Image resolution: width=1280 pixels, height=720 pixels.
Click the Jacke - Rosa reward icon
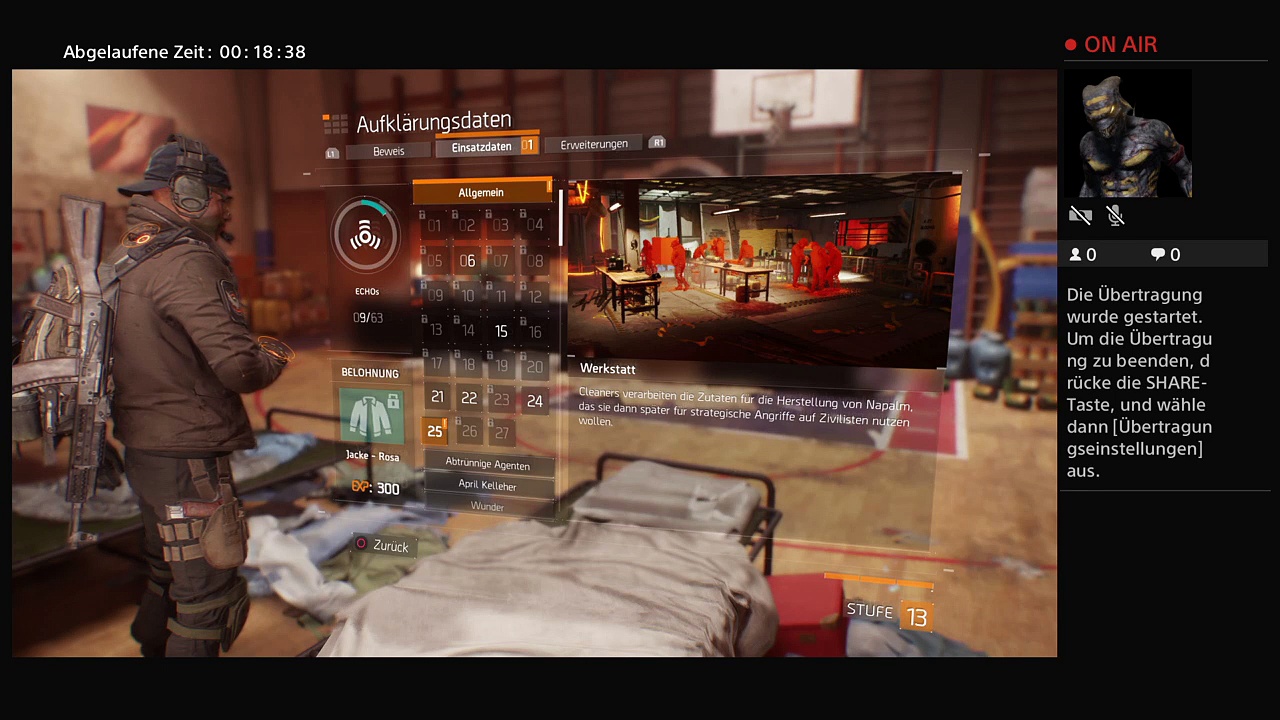point(372,416)
